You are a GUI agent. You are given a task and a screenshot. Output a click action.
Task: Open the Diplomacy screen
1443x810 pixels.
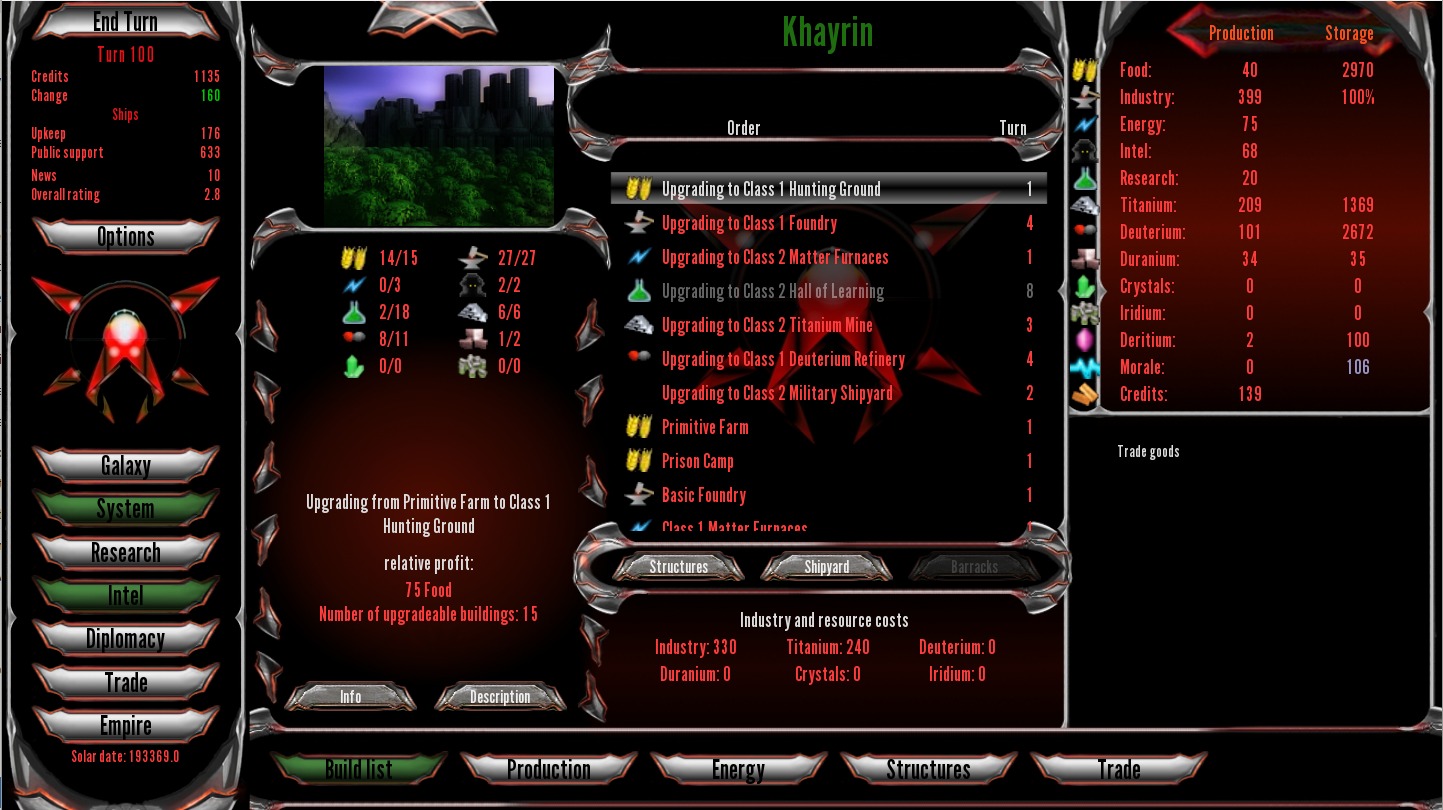tap(125, 639)
